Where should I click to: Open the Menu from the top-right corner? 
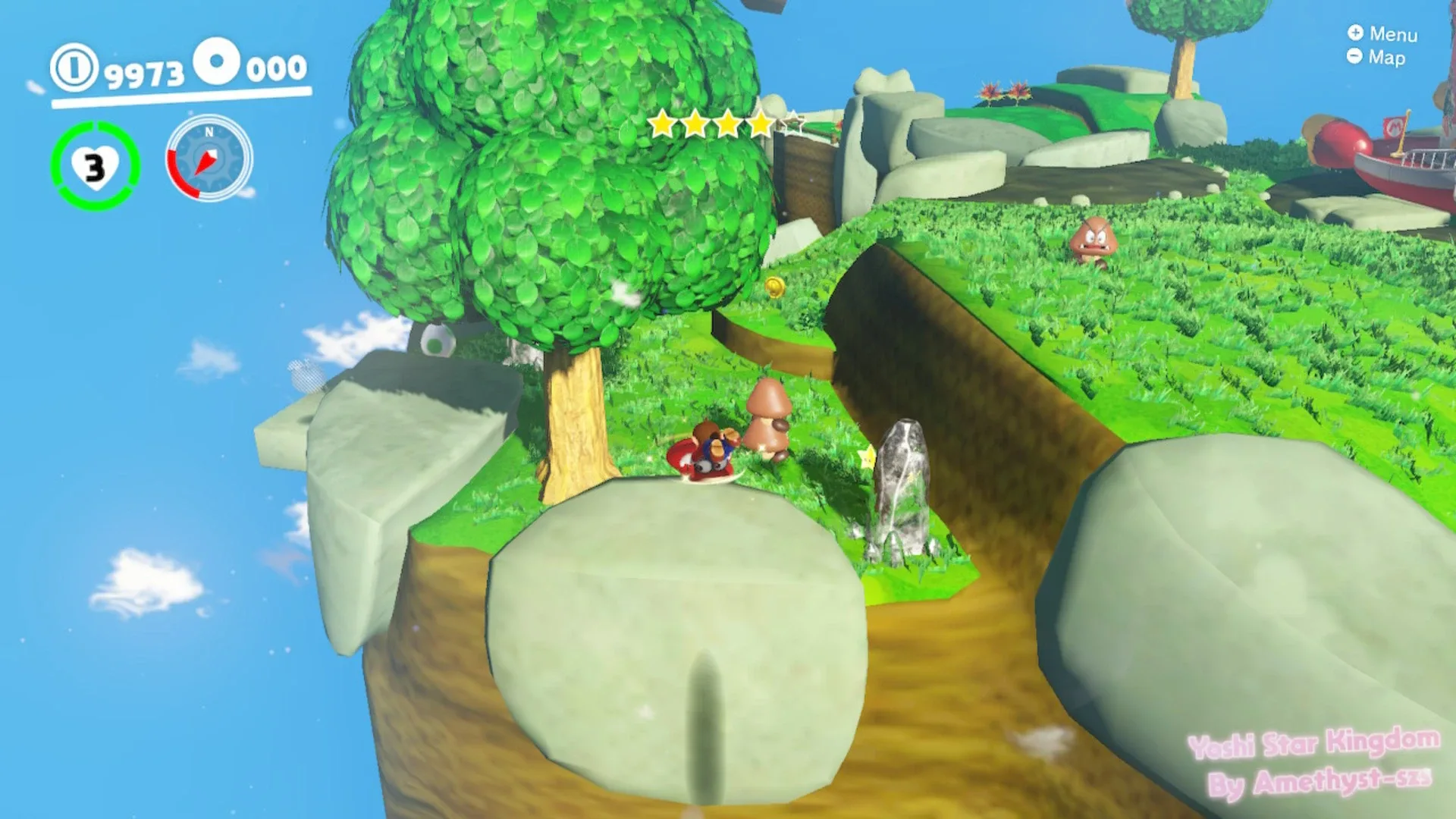1395,35
